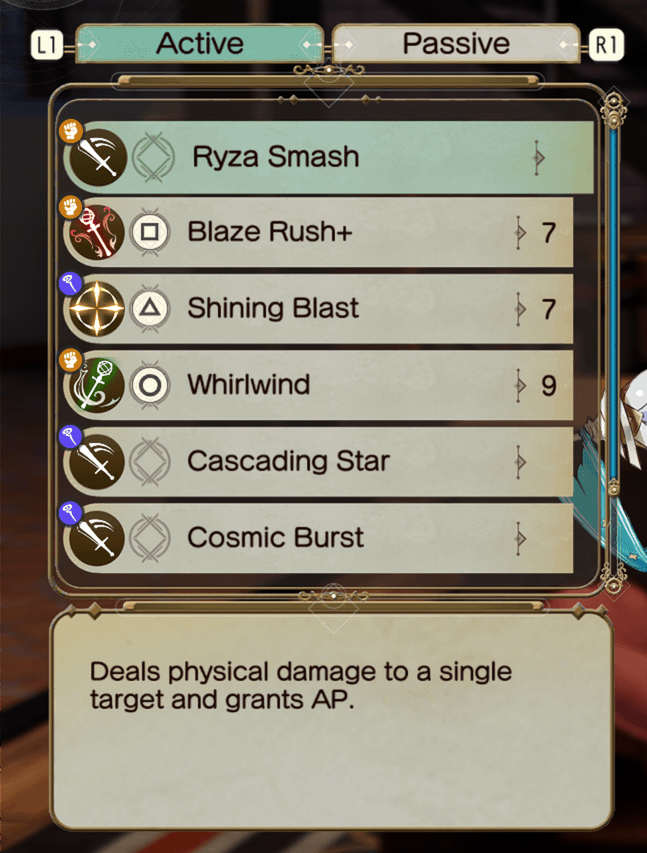Switch to the Active skills tab
Screen dimensions: 647x853
200,44
